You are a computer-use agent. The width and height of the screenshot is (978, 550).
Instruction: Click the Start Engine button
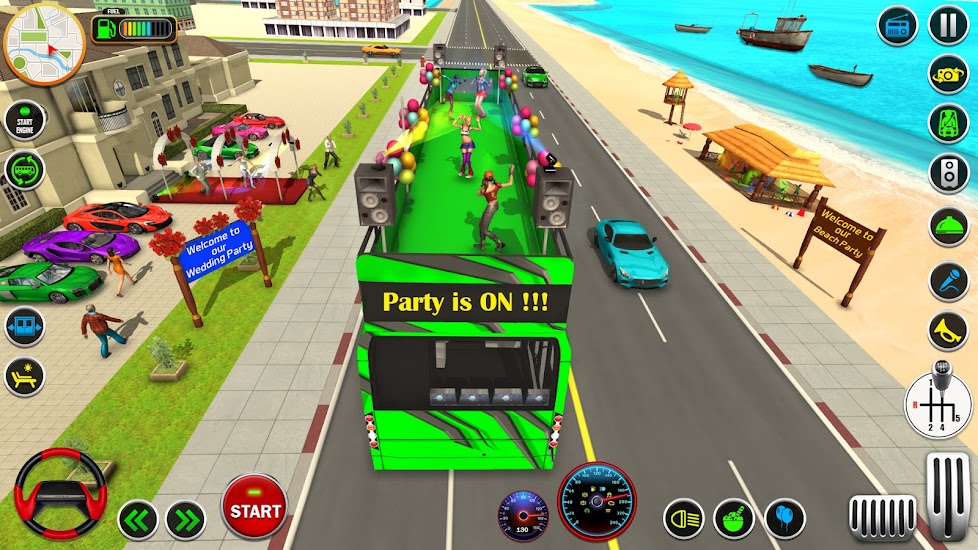tap(24, 121)
